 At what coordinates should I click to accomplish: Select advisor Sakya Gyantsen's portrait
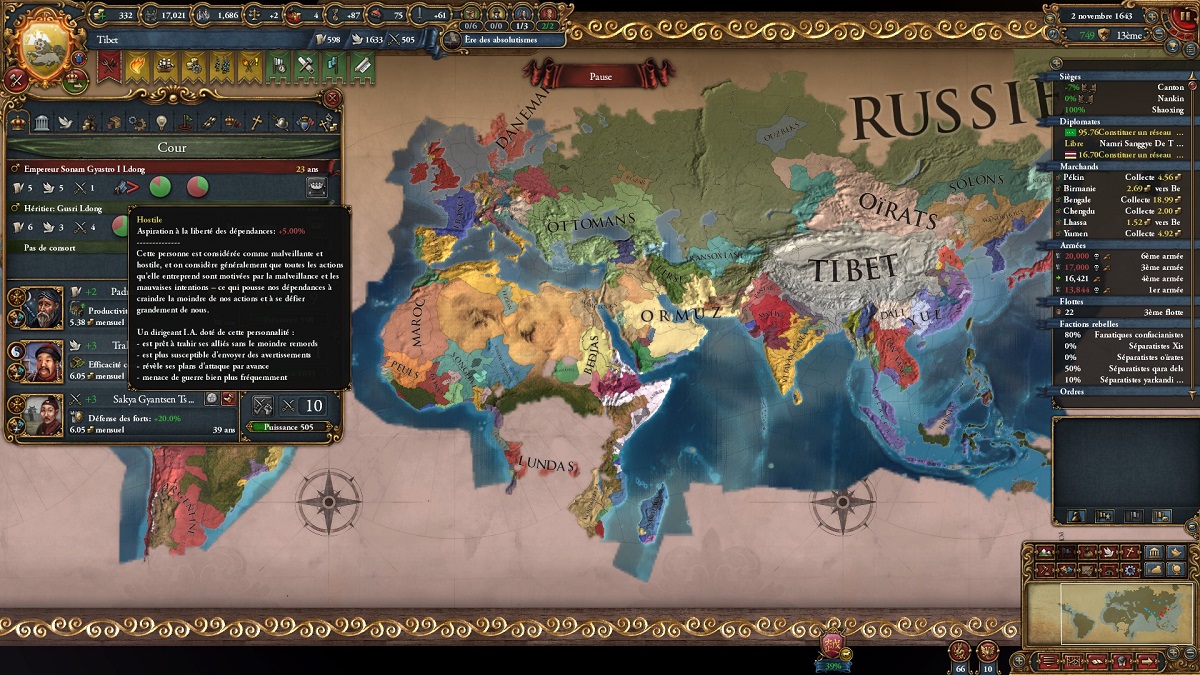coord(44,415)
